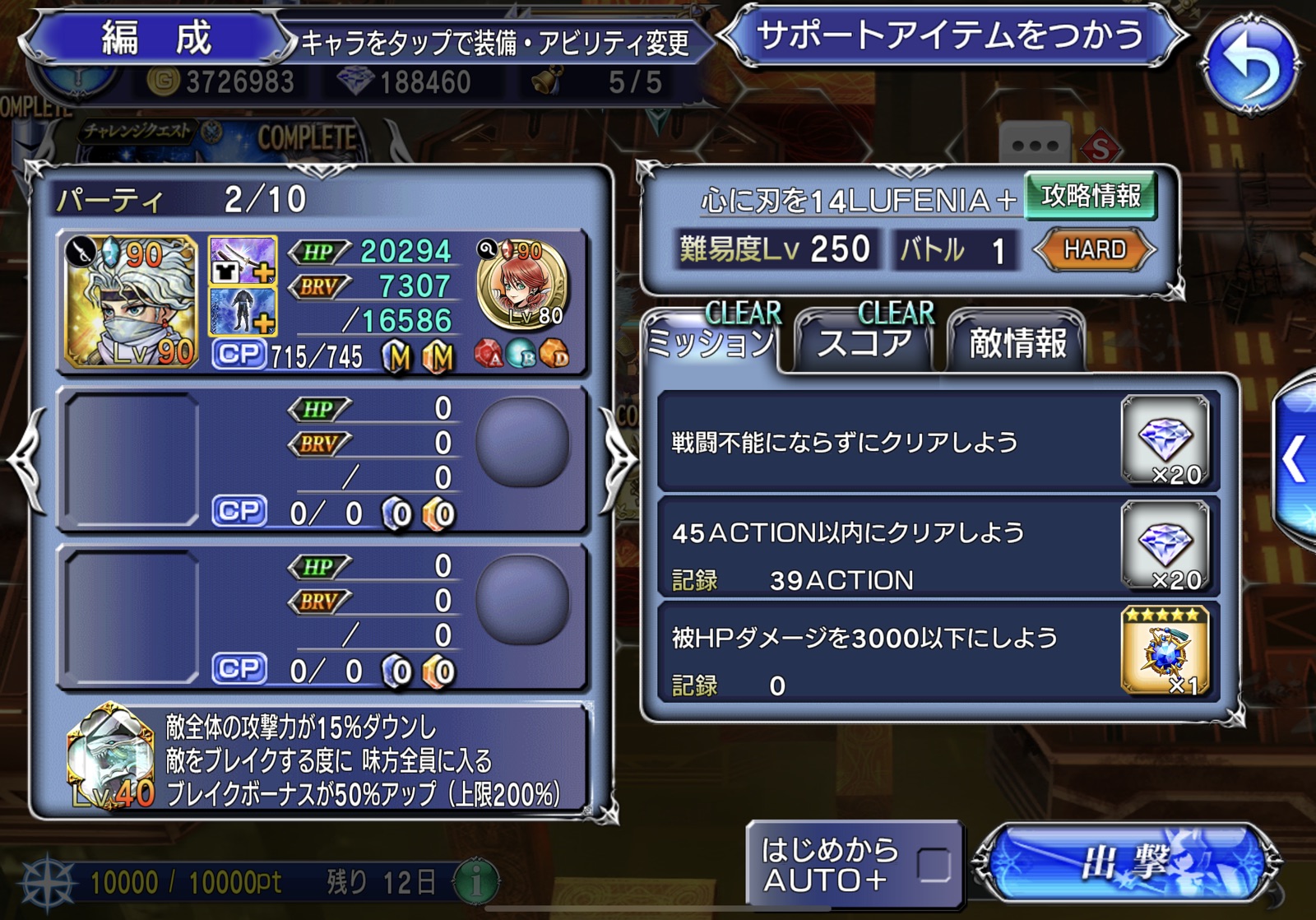
Task: Open the green info icon beside 残り12日
Action: (475, 881)
